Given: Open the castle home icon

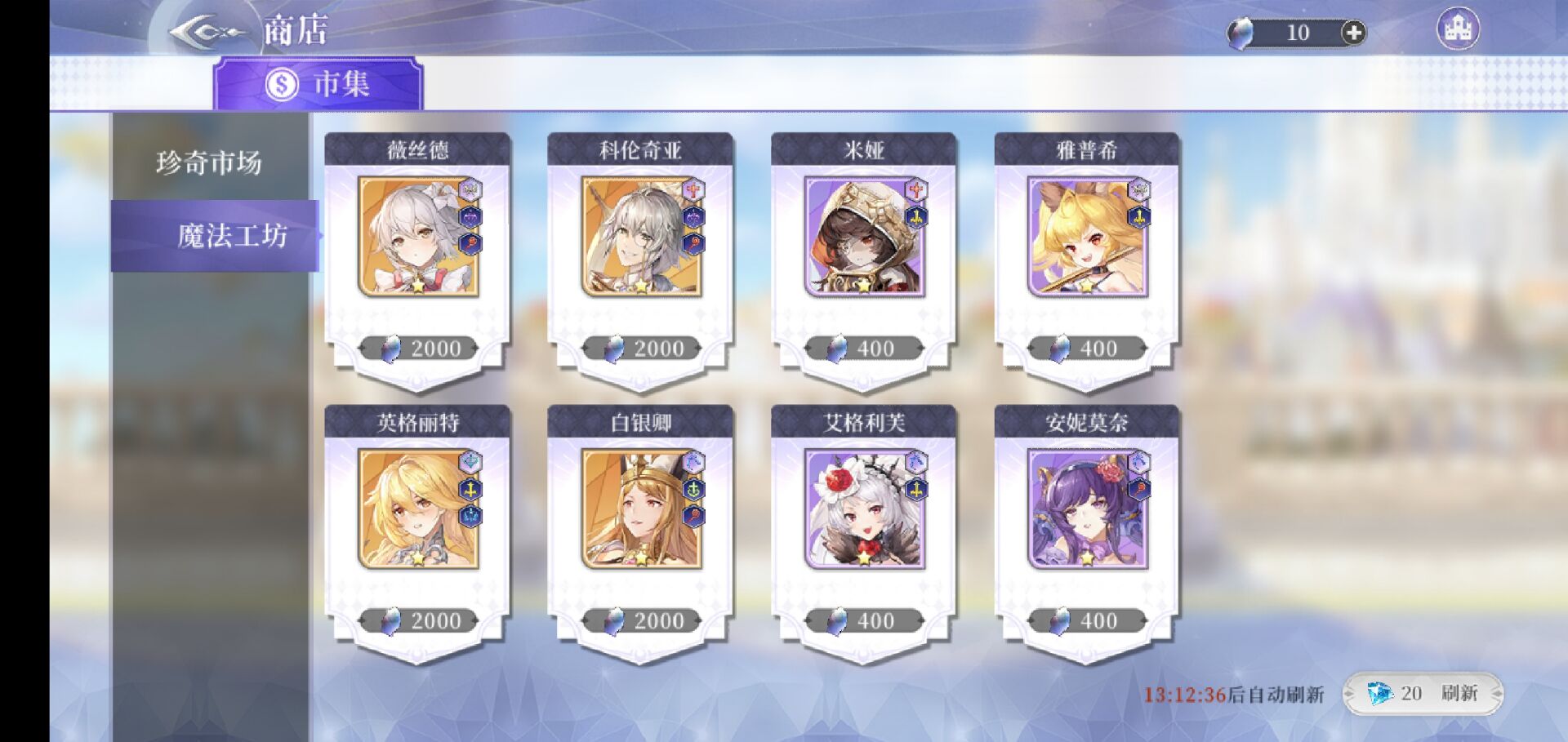Looking at the screenshot, I should (1457, 29).
